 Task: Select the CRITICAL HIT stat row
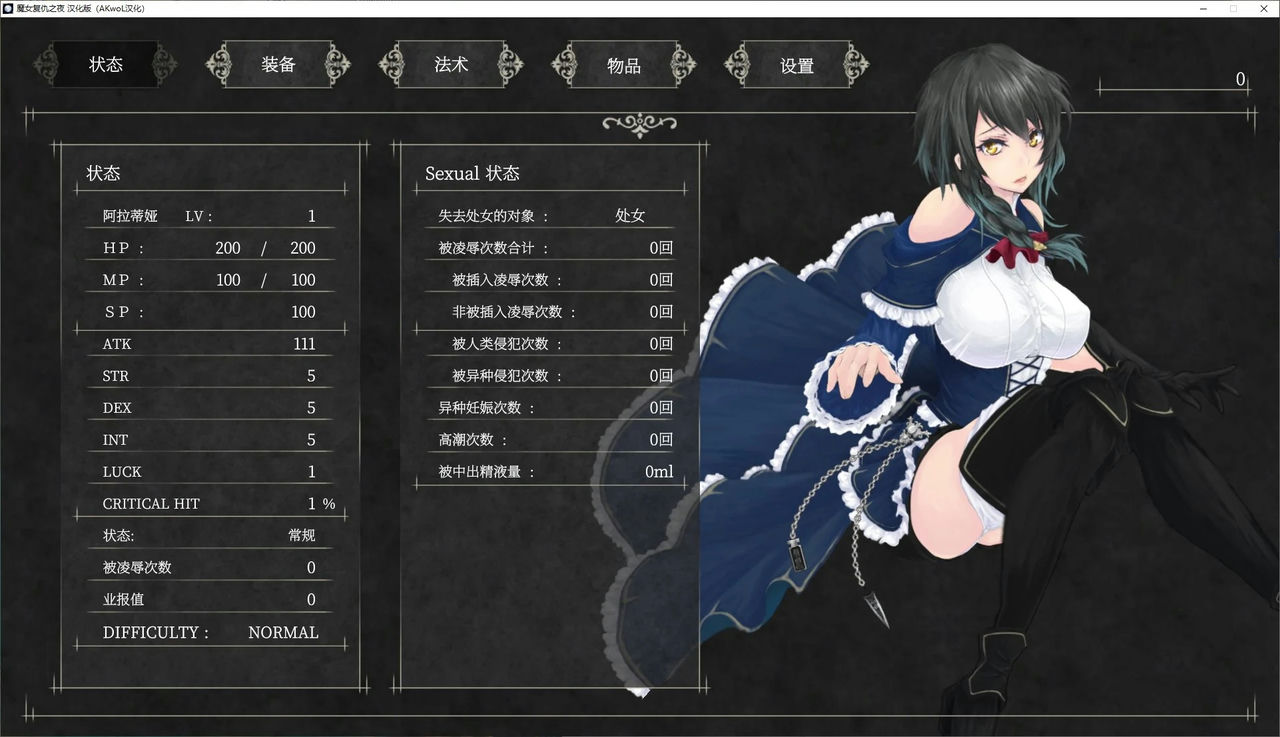(x=208, y=503)
